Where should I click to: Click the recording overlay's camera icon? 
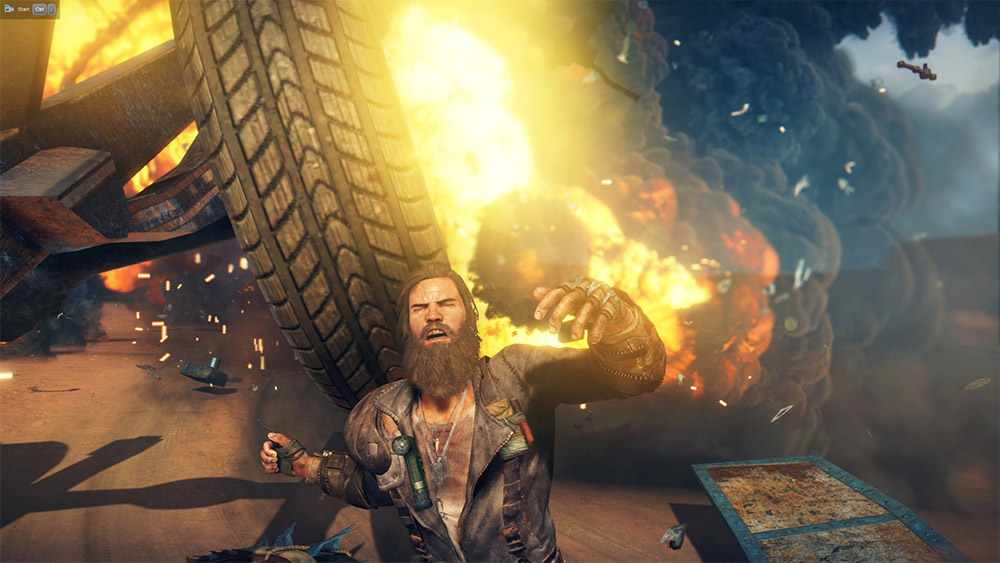point(9,8)
